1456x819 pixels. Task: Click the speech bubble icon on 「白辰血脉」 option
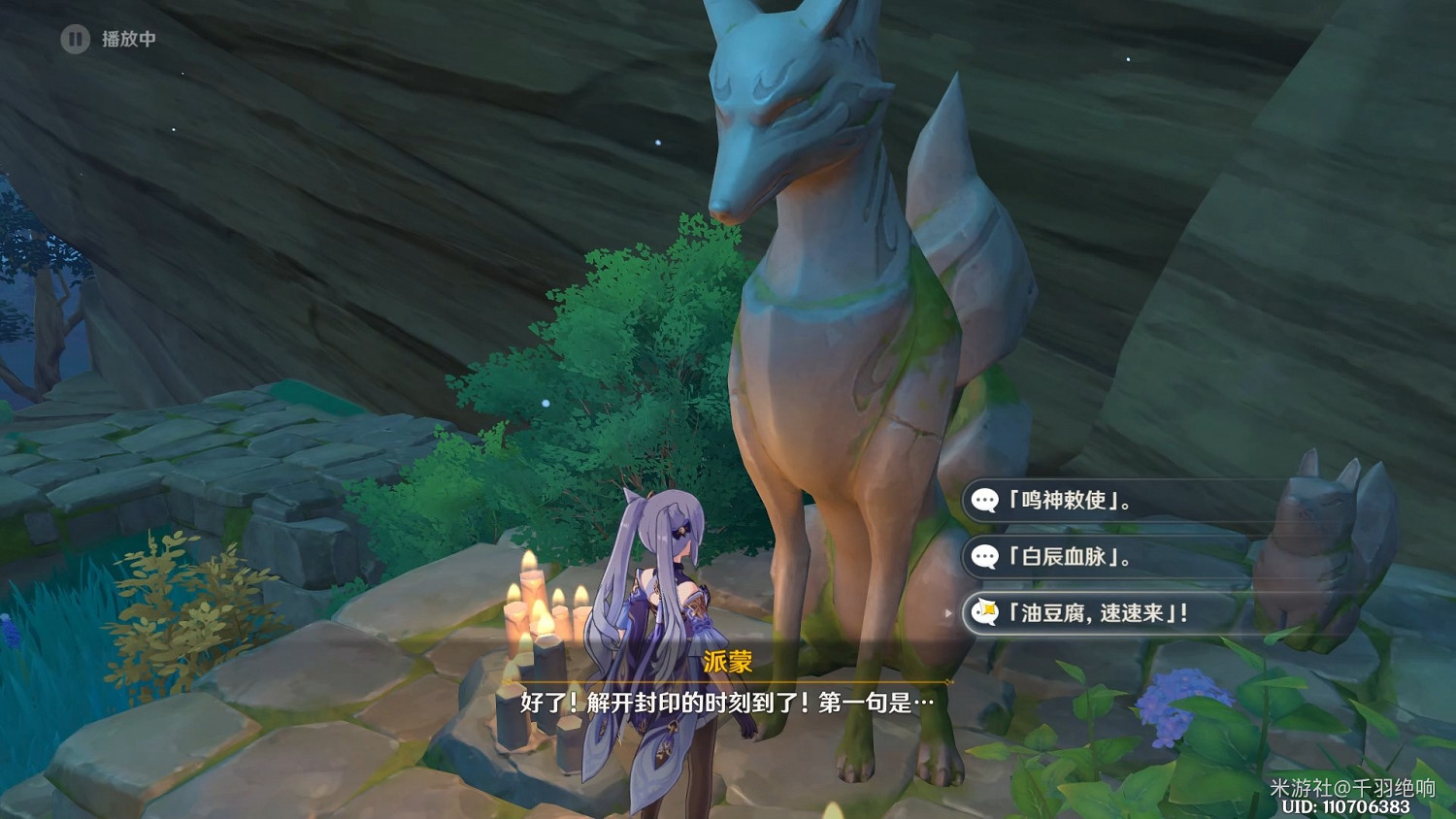[x=984, y=558]
